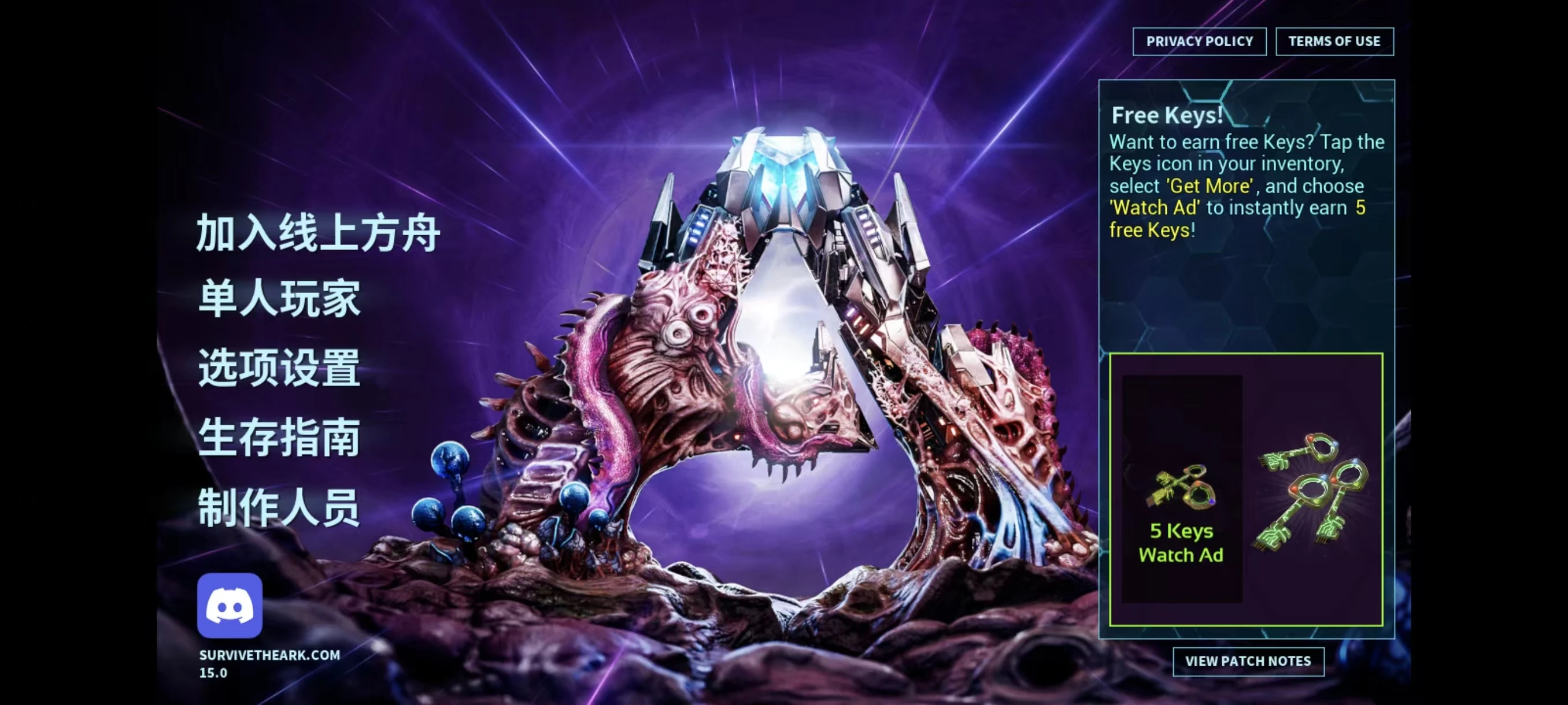Click View Patch Notes button

tap(1248, 661)
